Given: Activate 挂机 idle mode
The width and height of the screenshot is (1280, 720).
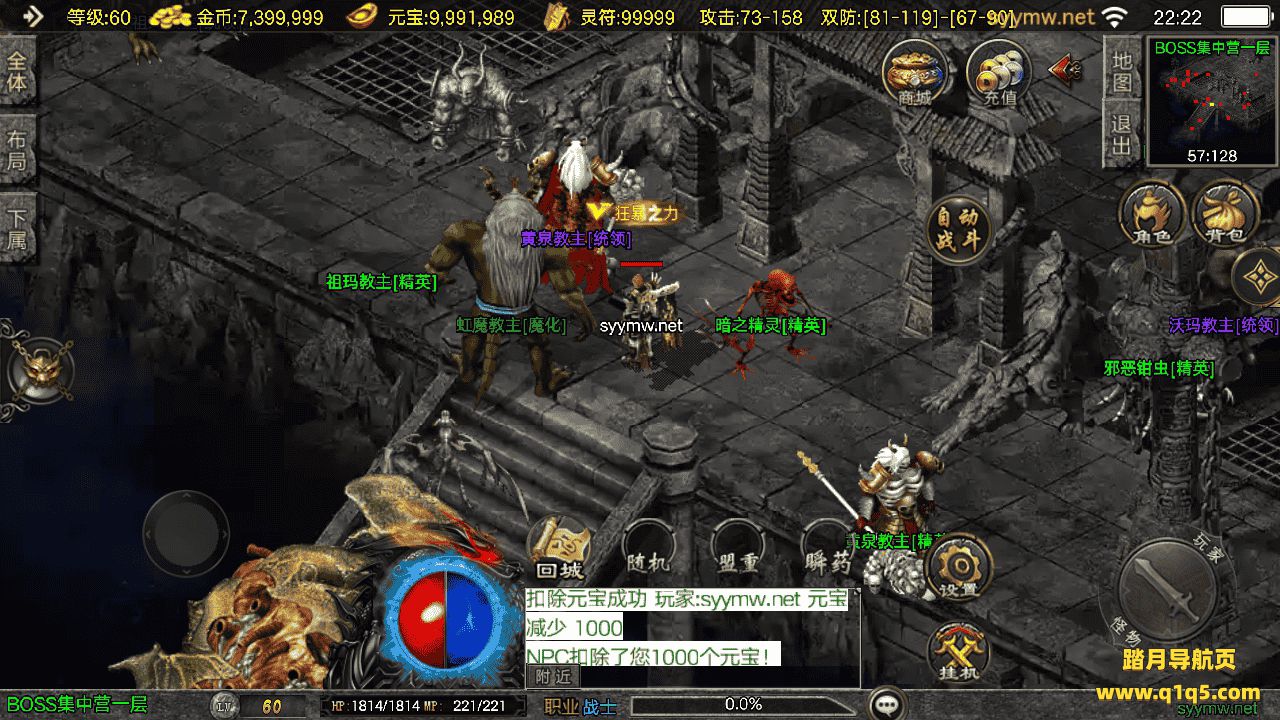Looking at the screenshot, I should [958, 654].
